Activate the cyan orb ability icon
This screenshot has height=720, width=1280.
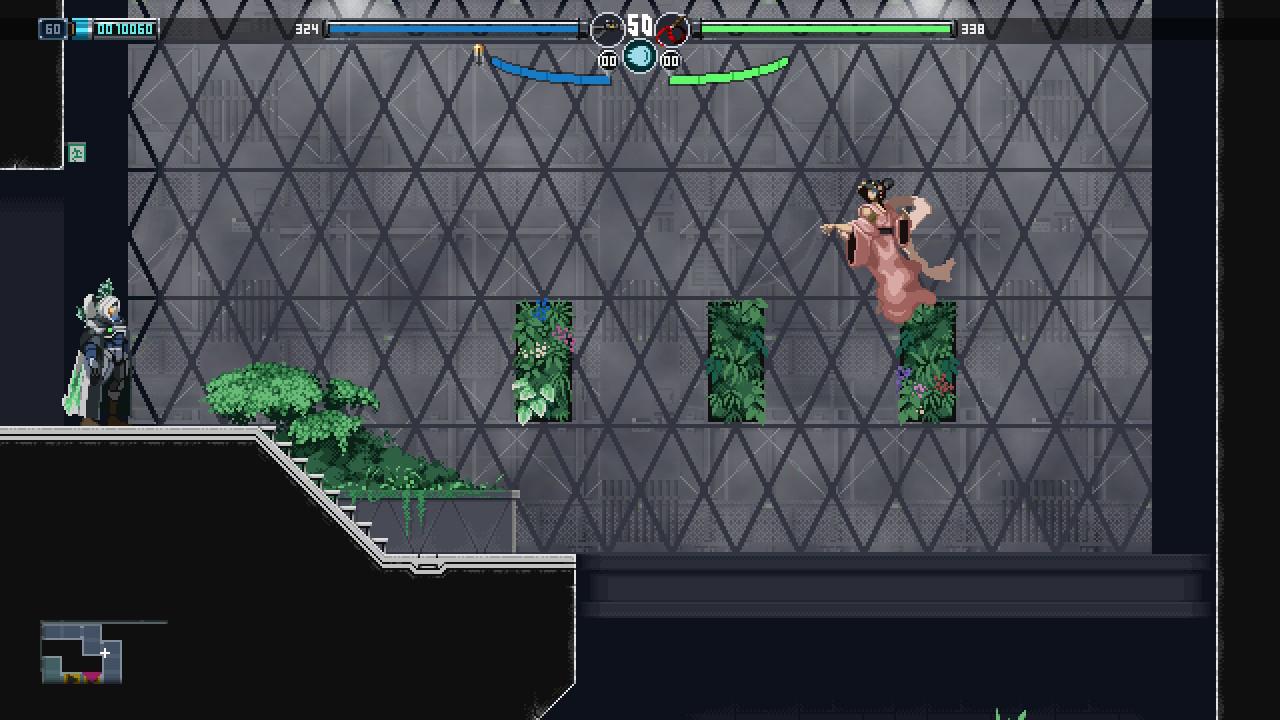[x=640, y=56]
